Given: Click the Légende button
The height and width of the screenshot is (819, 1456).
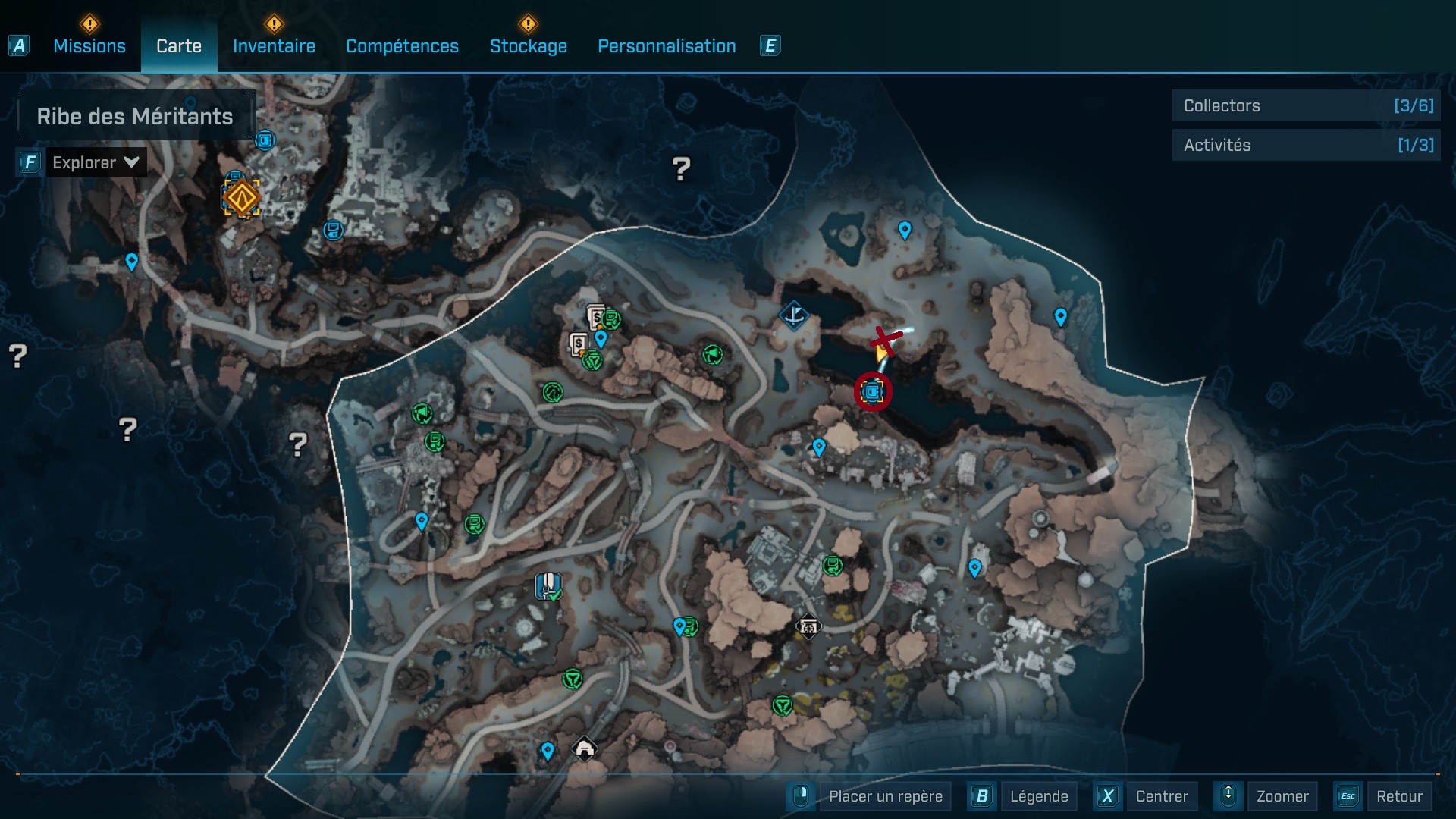Looking at the screenshot, I should click(x=1038, y=796).
